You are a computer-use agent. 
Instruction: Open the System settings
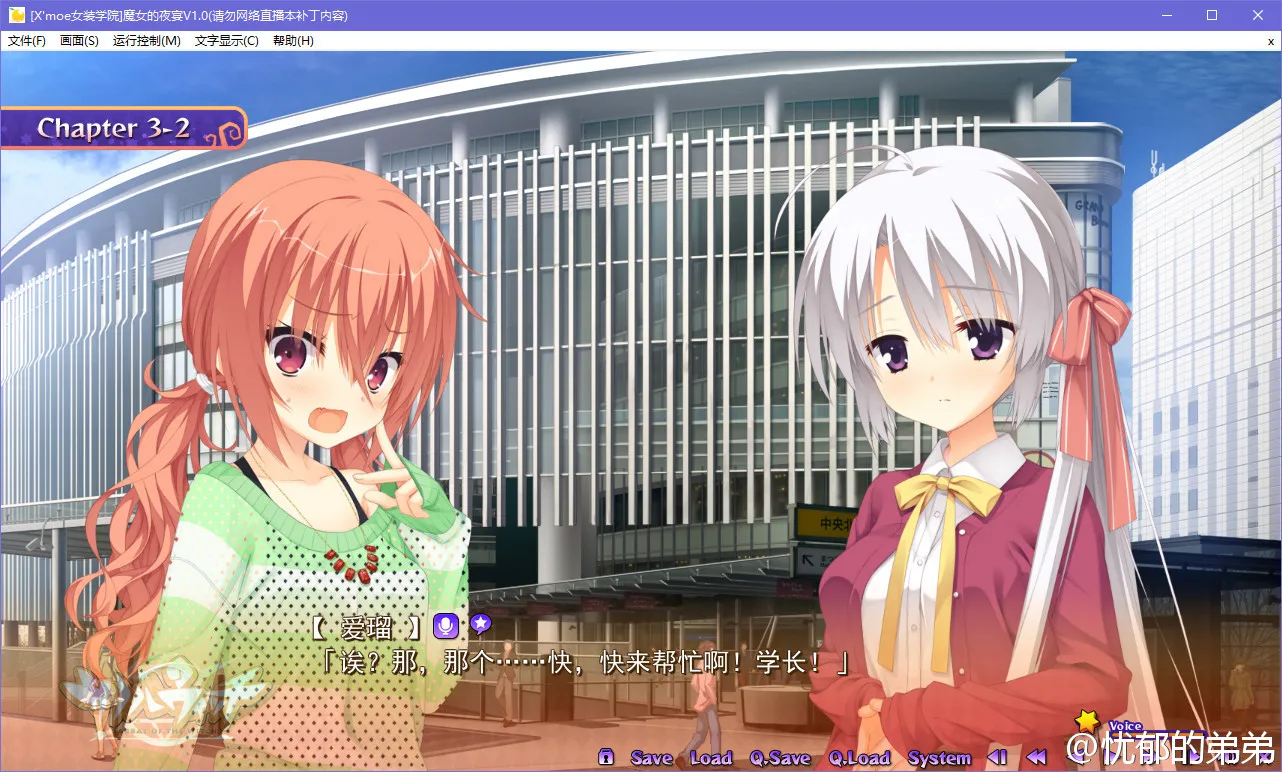click(939, 758)
